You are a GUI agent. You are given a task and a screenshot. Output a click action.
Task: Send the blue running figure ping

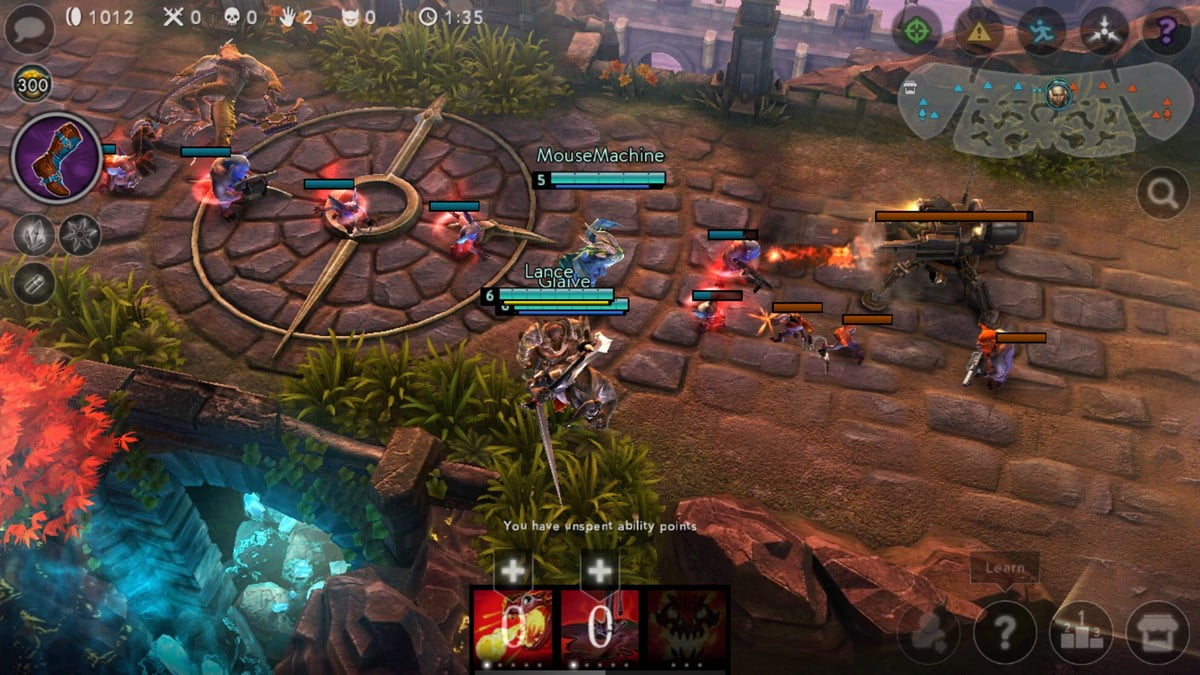click(1041, 31)
